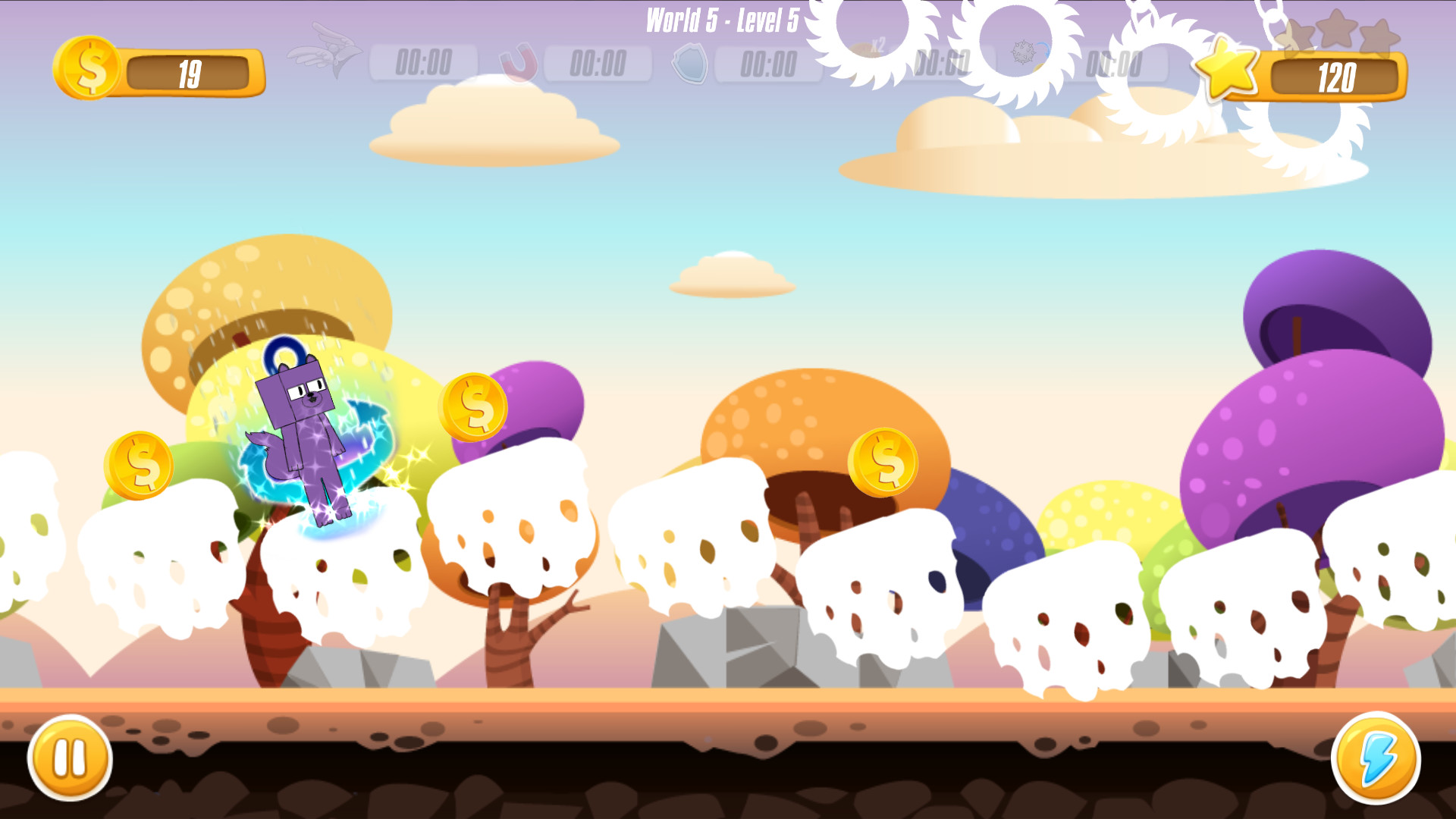Click the shield power-up timer showing 00:00
The height and width of the screenshot is (819, 1456).
point(768,63)
